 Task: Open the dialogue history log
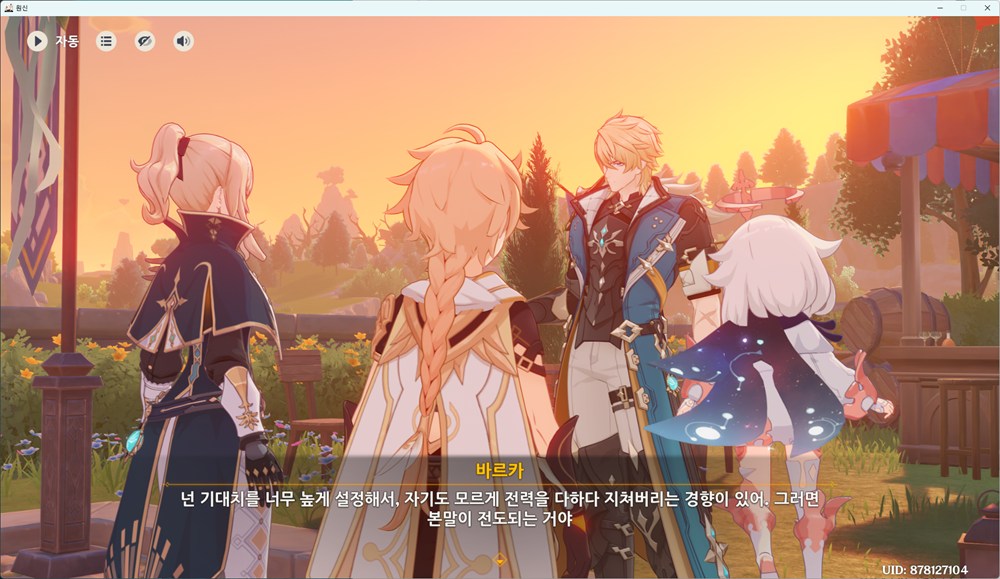[106, 41]
